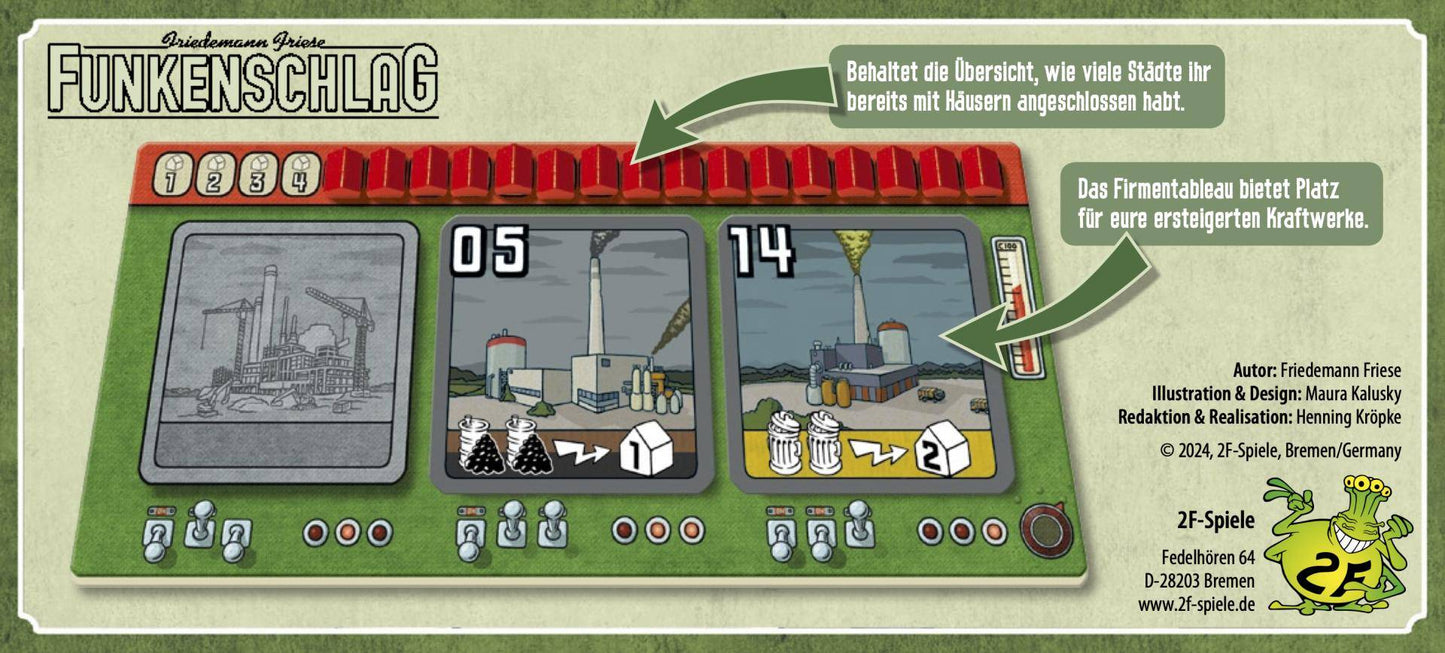Click city track space number 2

[213, 174]
